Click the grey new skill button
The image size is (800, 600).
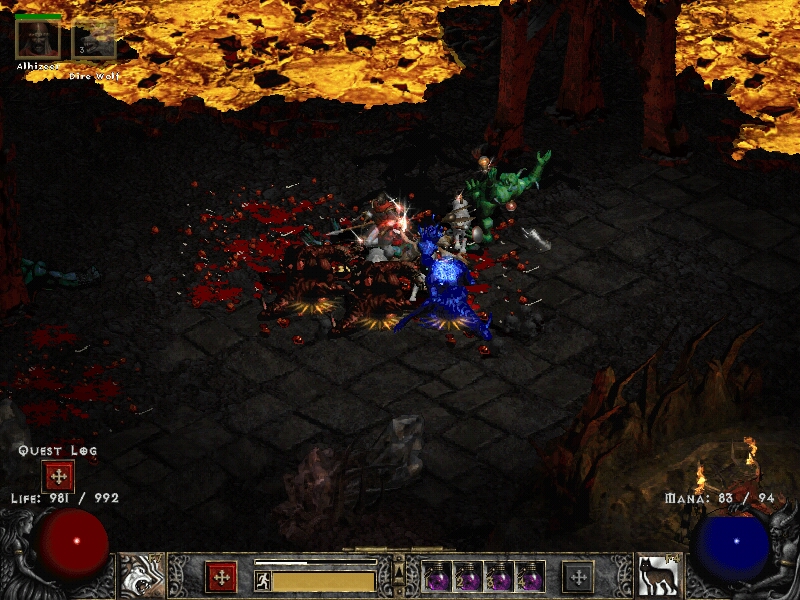point(578,577)
